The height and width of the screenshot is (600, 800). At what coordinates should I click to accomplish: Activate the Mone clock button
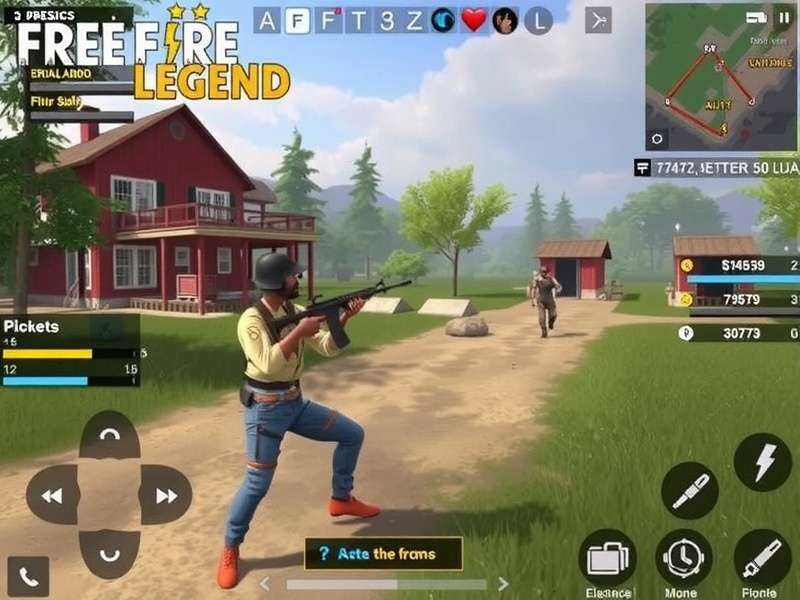click(684, 557)
